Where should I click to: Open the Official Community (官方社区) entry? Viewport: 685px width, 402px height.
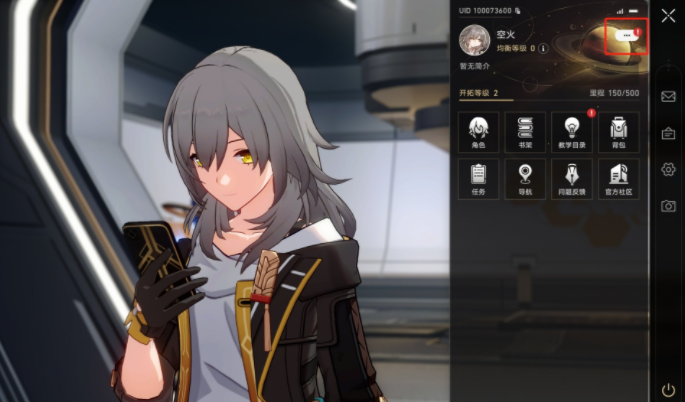pyautogui.click(x=618, y=179)
